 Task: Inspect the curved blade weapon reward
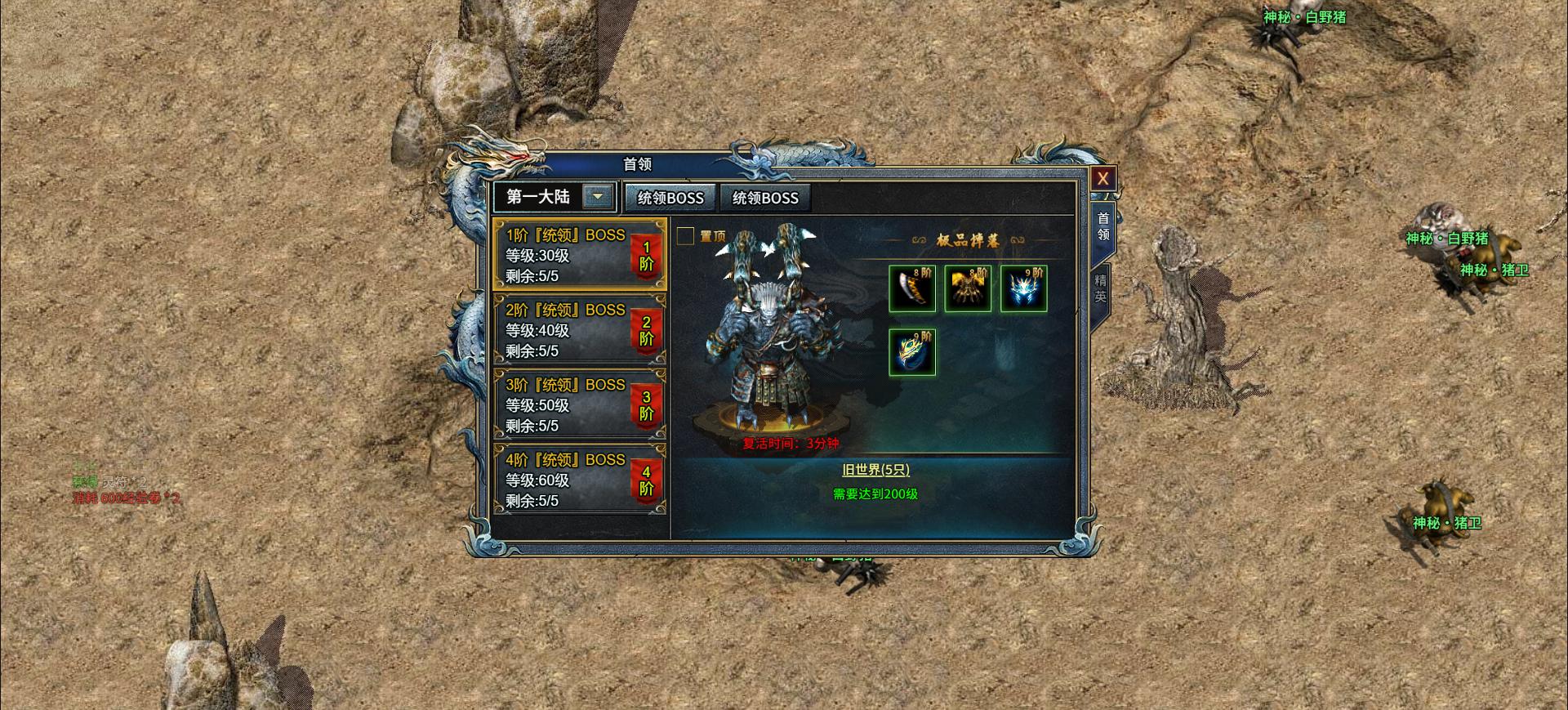(x=912, y=288)
